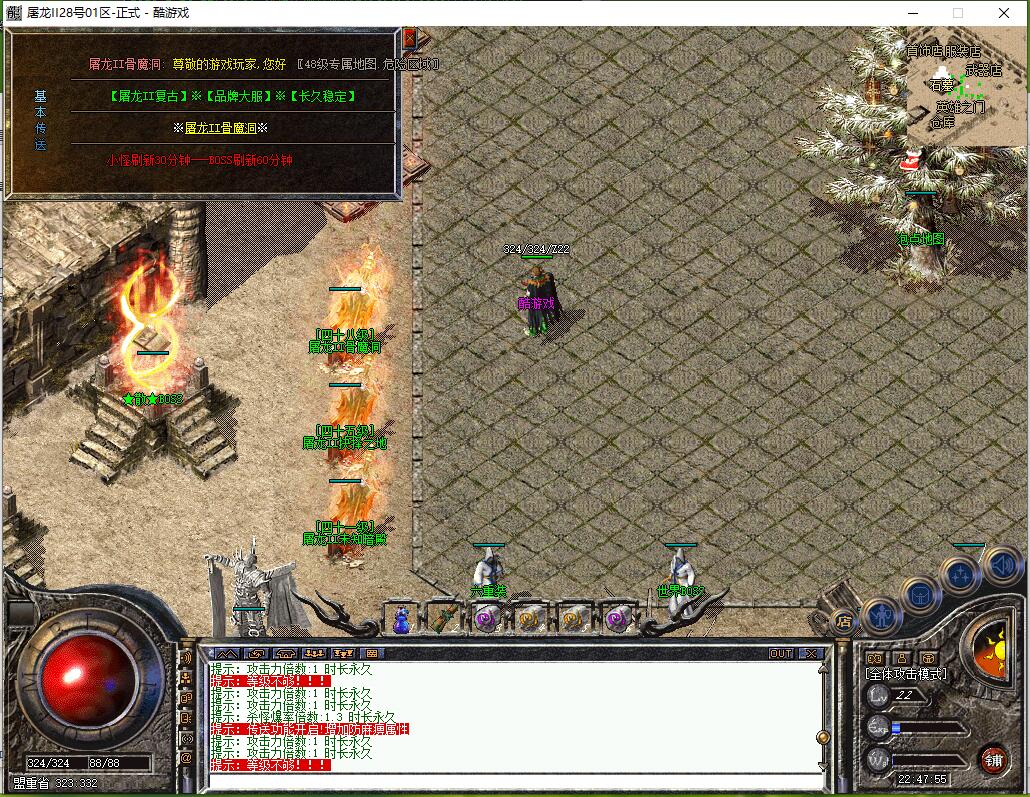Close the game window
Image resolution: width=1030 pixels, height=797 pixels.
[x=1004, y=13]
